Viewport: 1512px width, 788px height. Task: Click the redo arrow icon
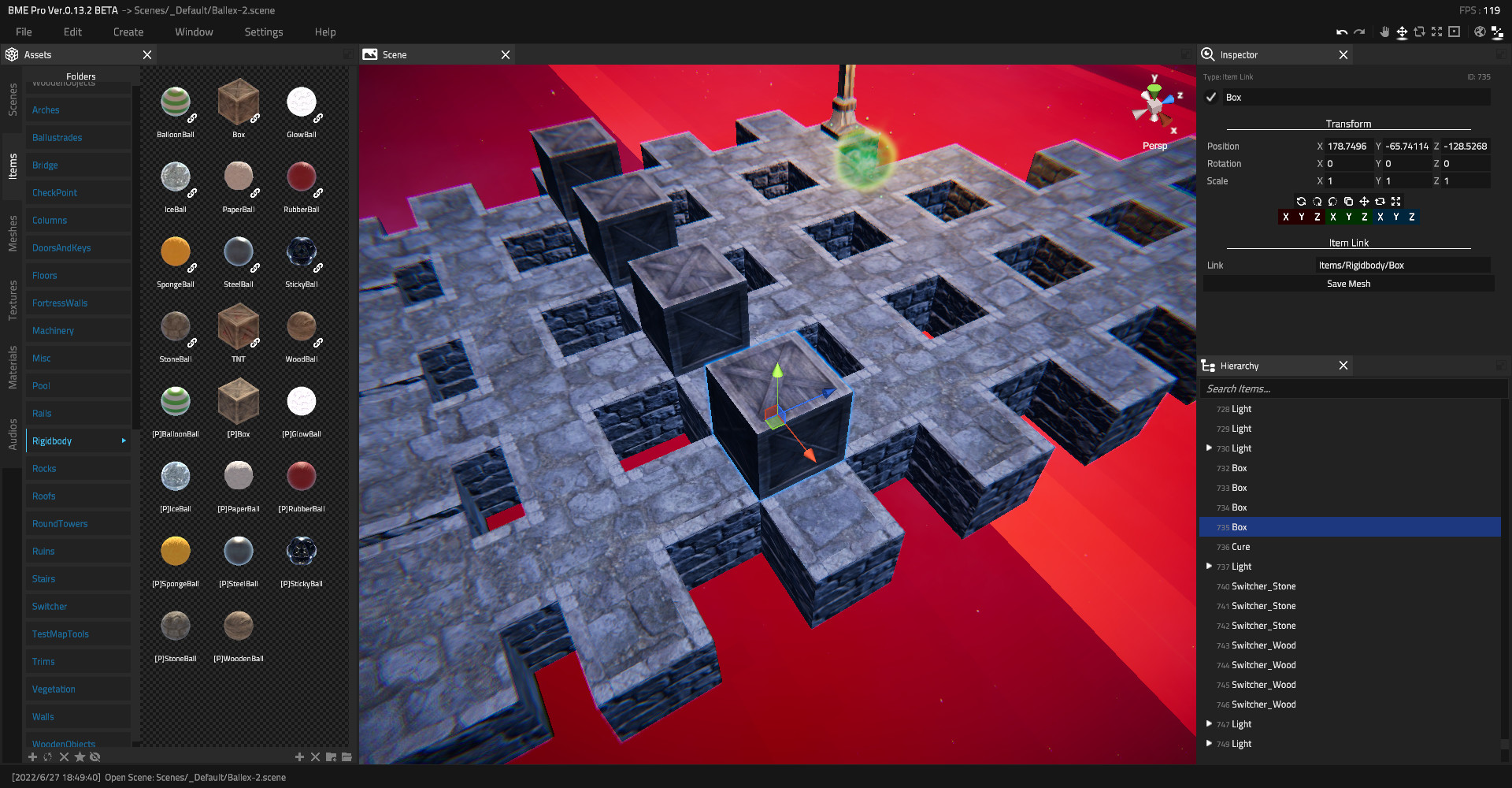click(x=1360, y=32)
